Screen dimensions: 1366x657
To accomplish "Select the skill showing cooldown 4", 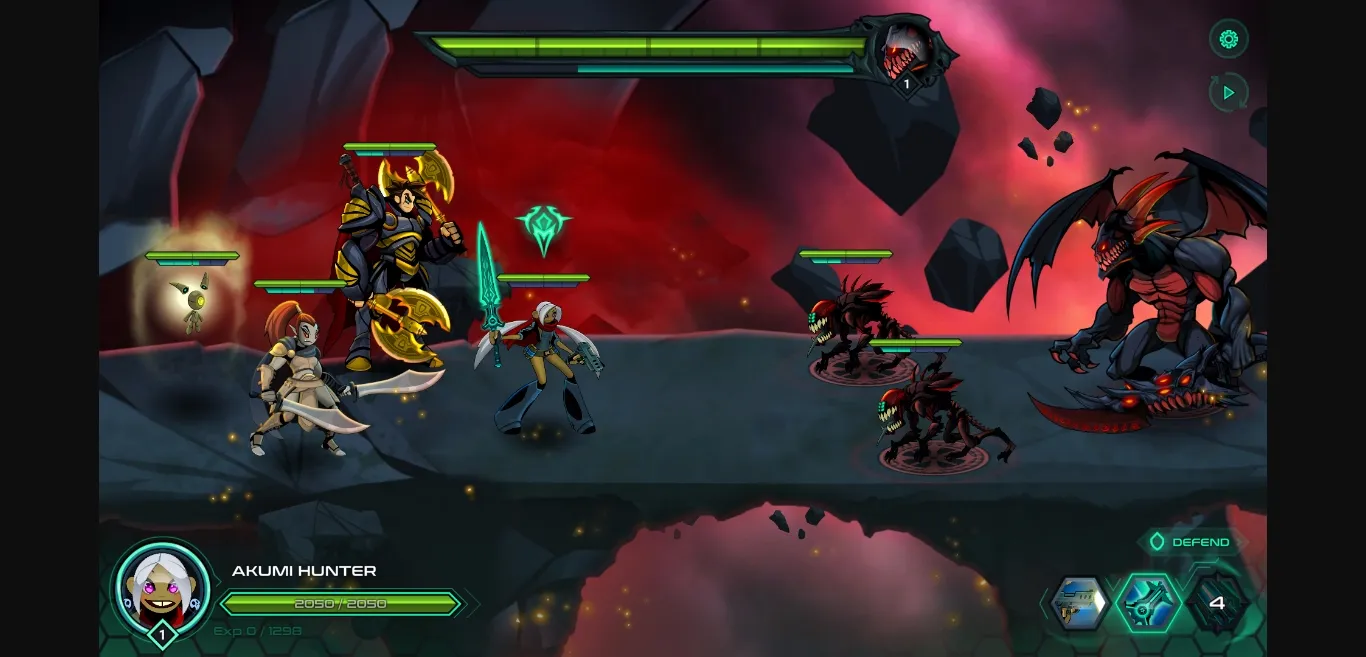I will coord(1216,603).
